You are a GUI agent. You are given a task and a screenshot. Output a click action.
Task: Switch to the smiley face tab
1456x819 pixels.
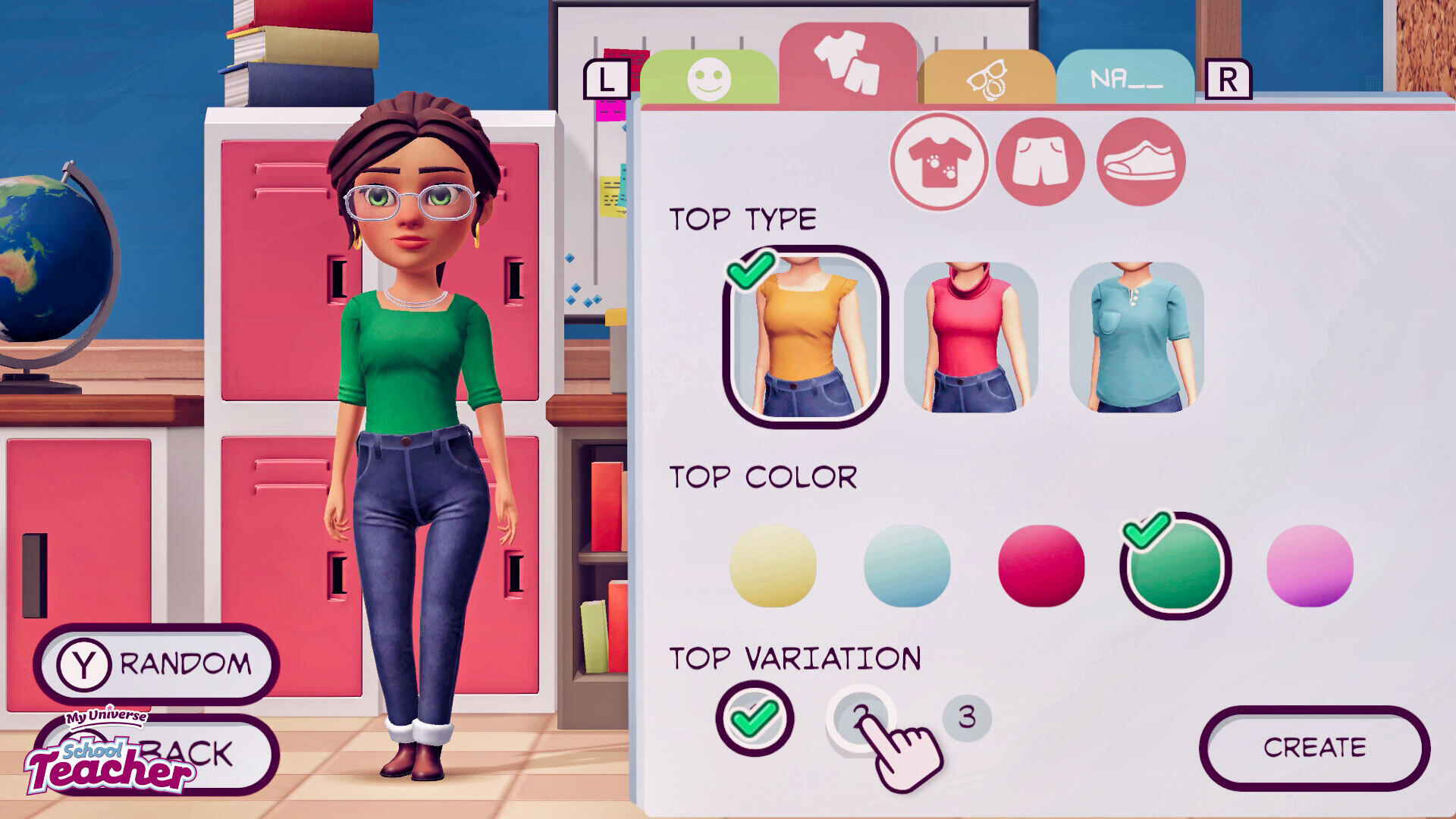(709, 77)
